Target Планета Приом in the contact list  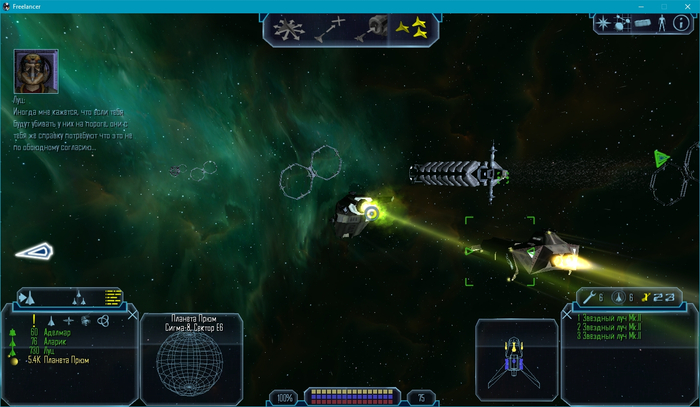pos(65,360)
